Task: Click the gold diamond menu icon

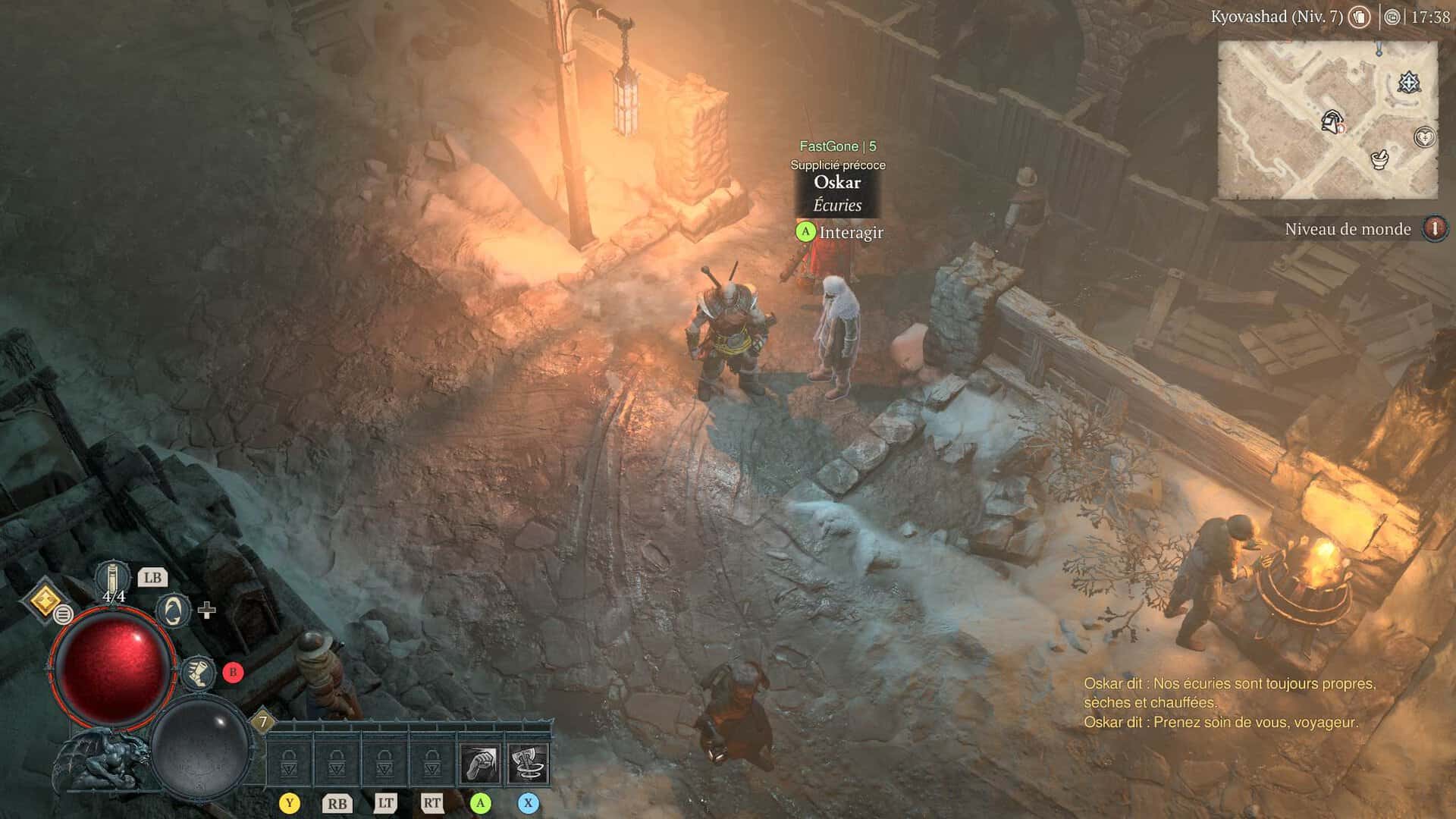Action: pos(45,601)
